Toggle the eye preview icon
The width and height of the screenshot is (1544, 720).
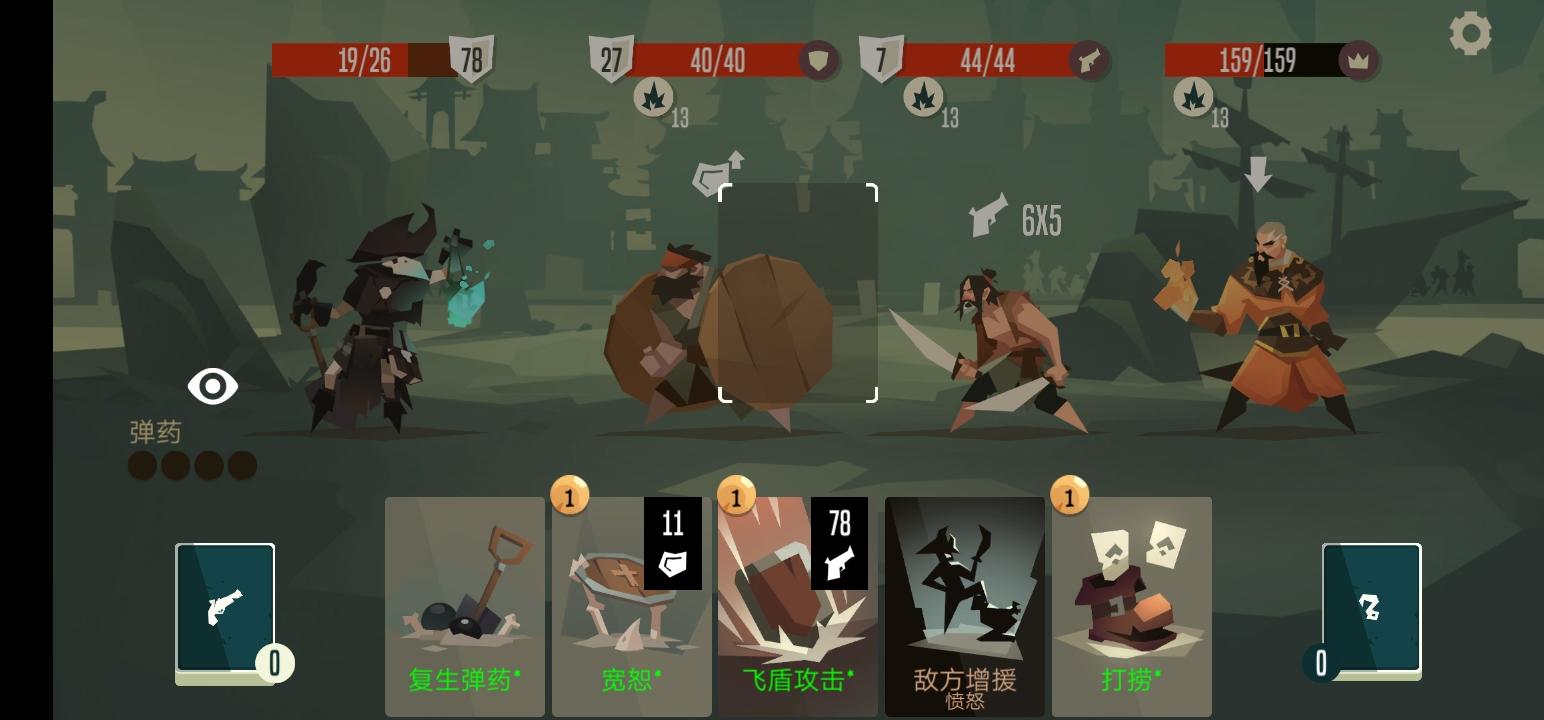[213, 386]
